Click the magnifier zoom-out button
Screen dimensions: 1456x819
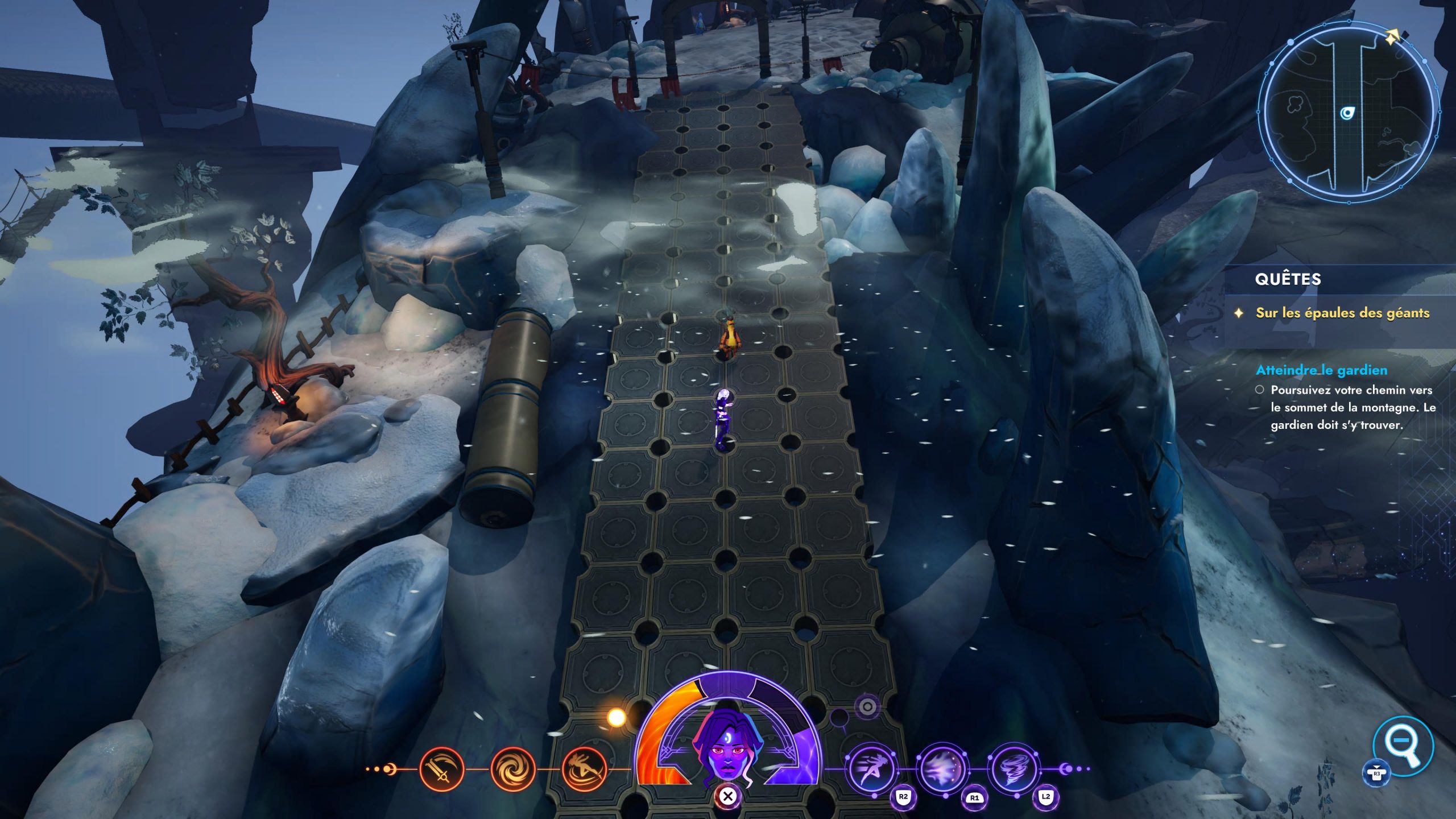[1402, 745]
